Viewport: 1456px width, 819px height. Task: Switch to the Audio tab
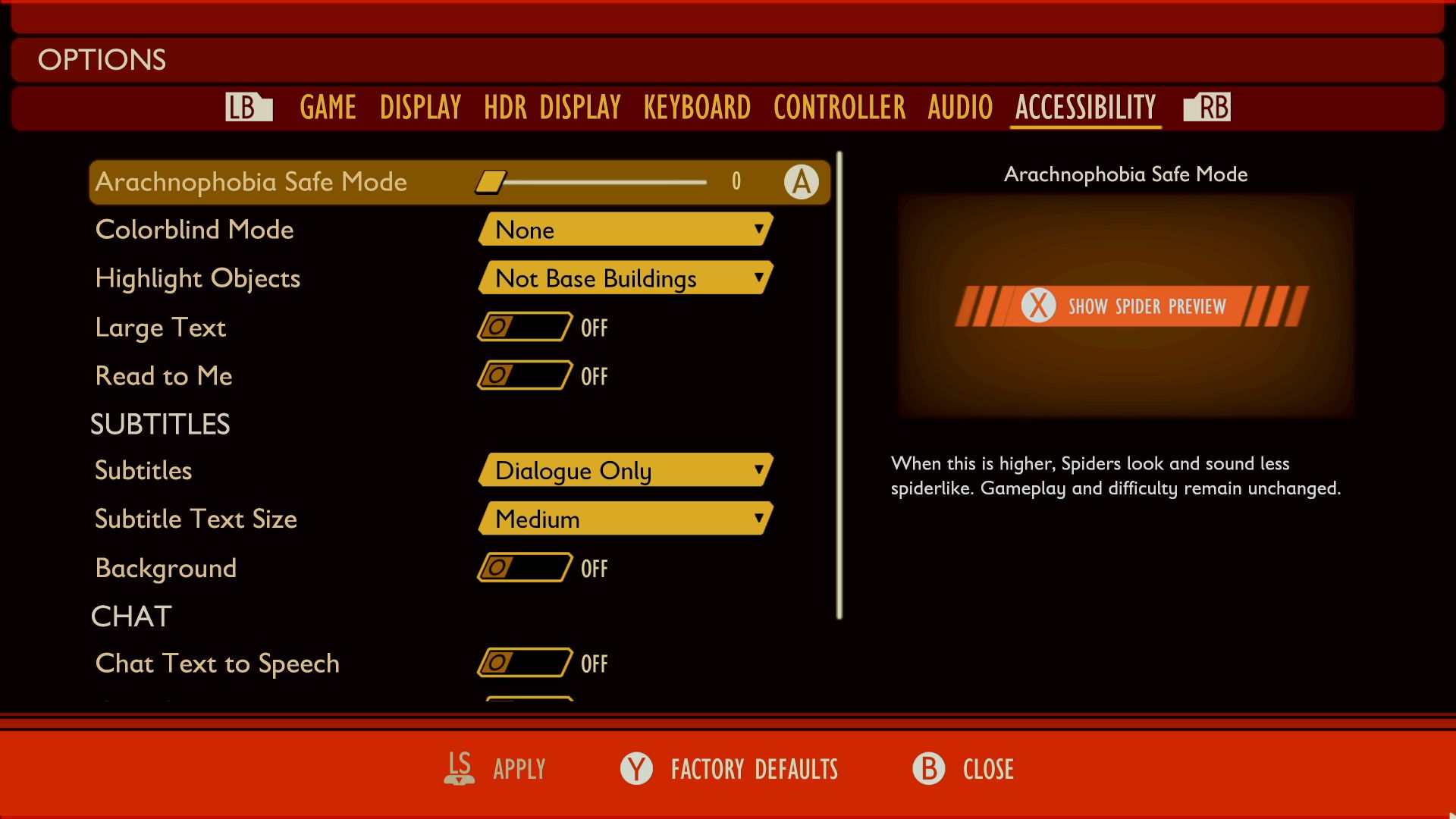pos(960,107)
